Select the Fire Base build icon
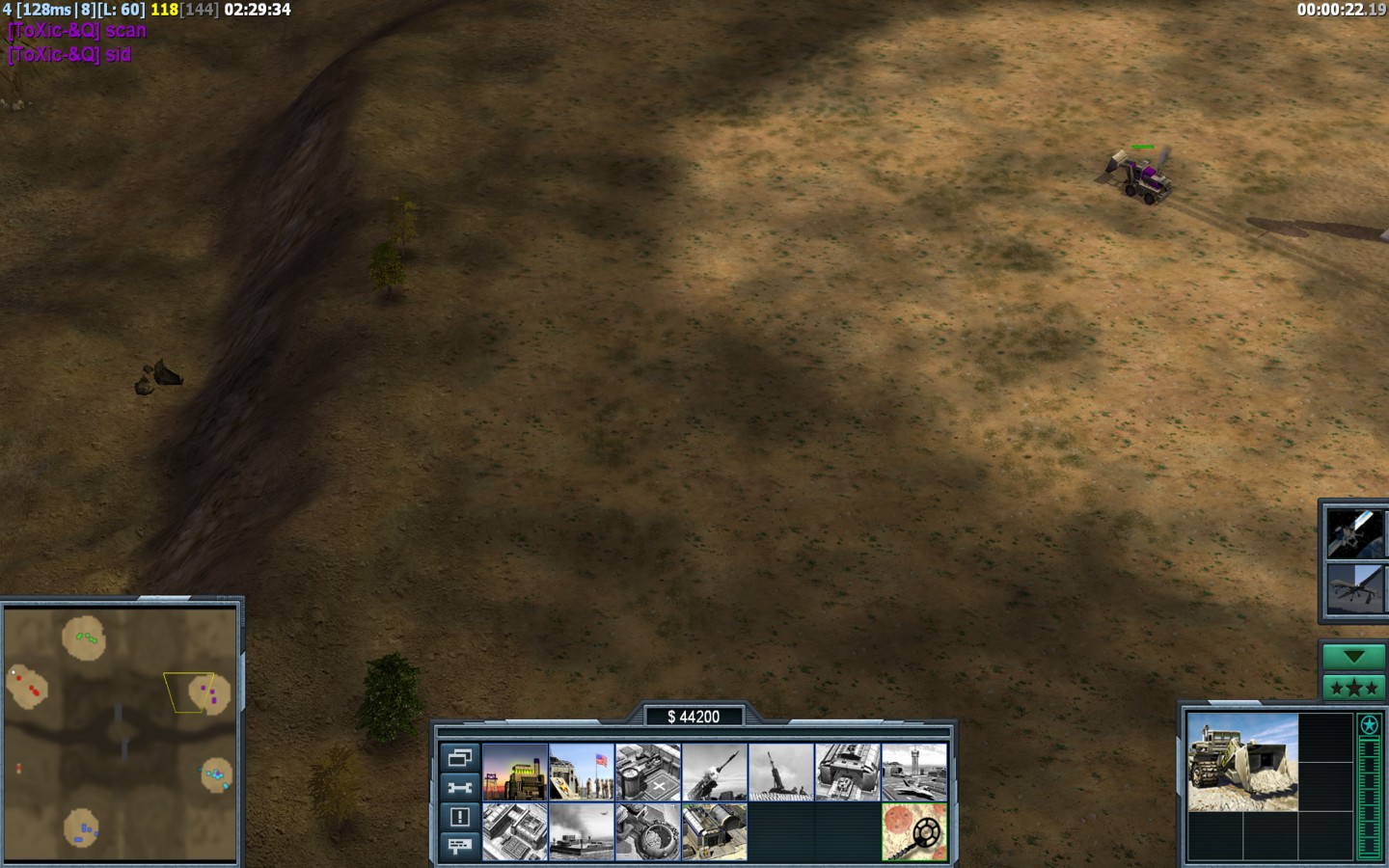 point(781,772)
